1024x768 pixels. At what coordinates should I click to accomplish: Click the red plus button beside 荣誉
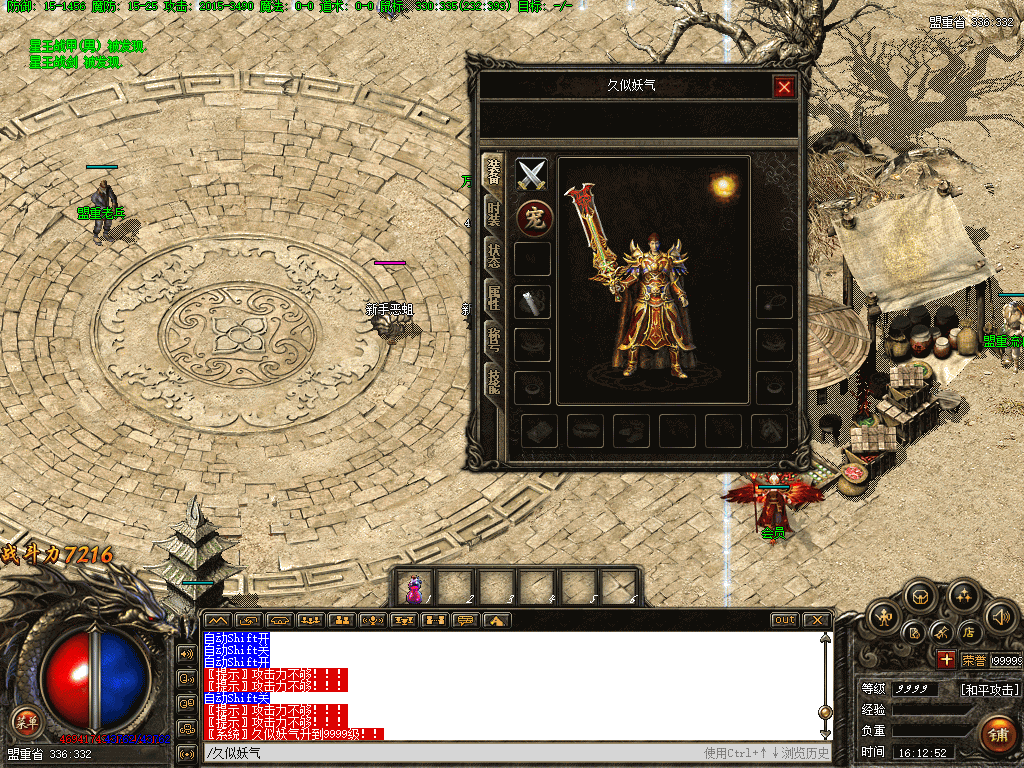point(946,660)
